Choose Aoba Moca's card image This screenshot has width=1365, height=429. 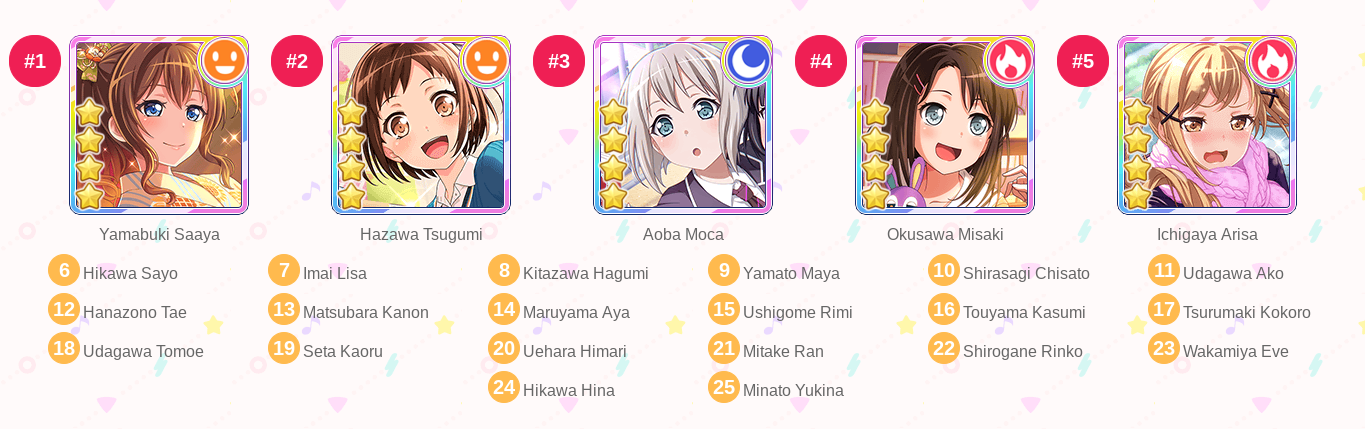tap(683, 125)
